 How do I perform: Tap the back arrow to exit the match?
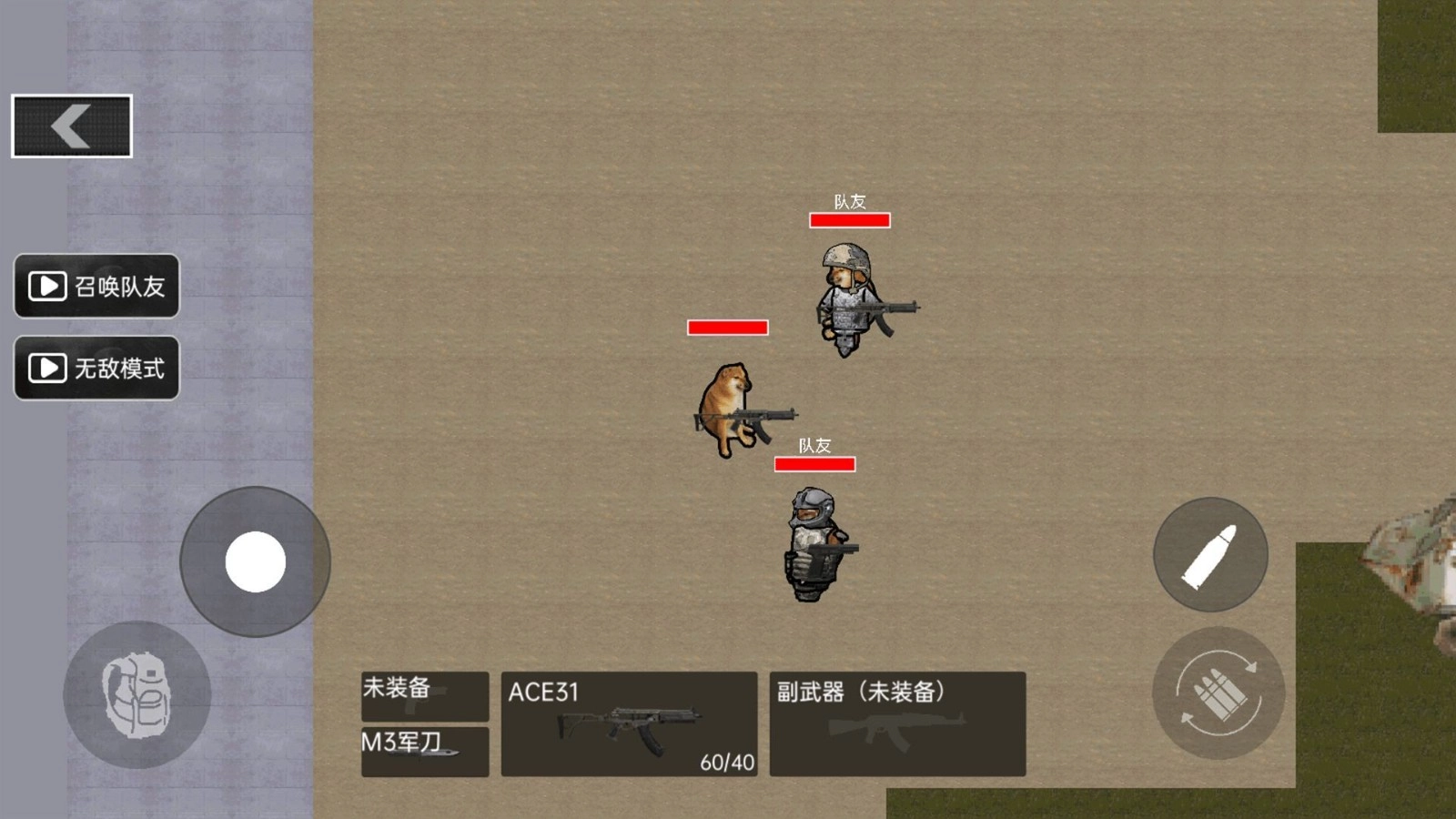tap(70, 124)
